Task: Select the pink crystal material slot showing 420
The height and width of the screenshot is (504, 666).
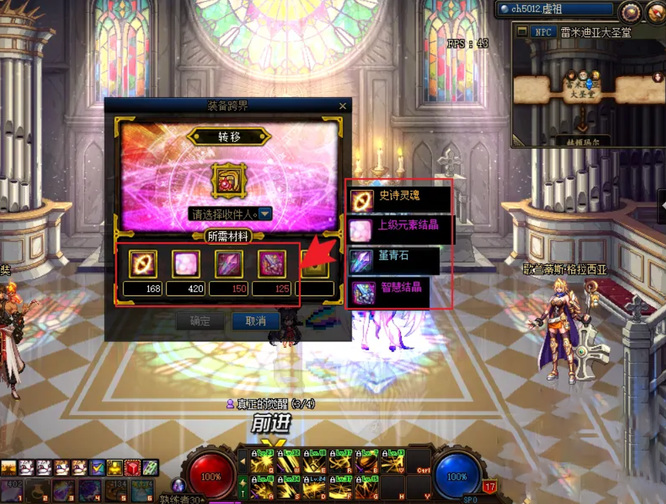Action: [x=186, y=264]
